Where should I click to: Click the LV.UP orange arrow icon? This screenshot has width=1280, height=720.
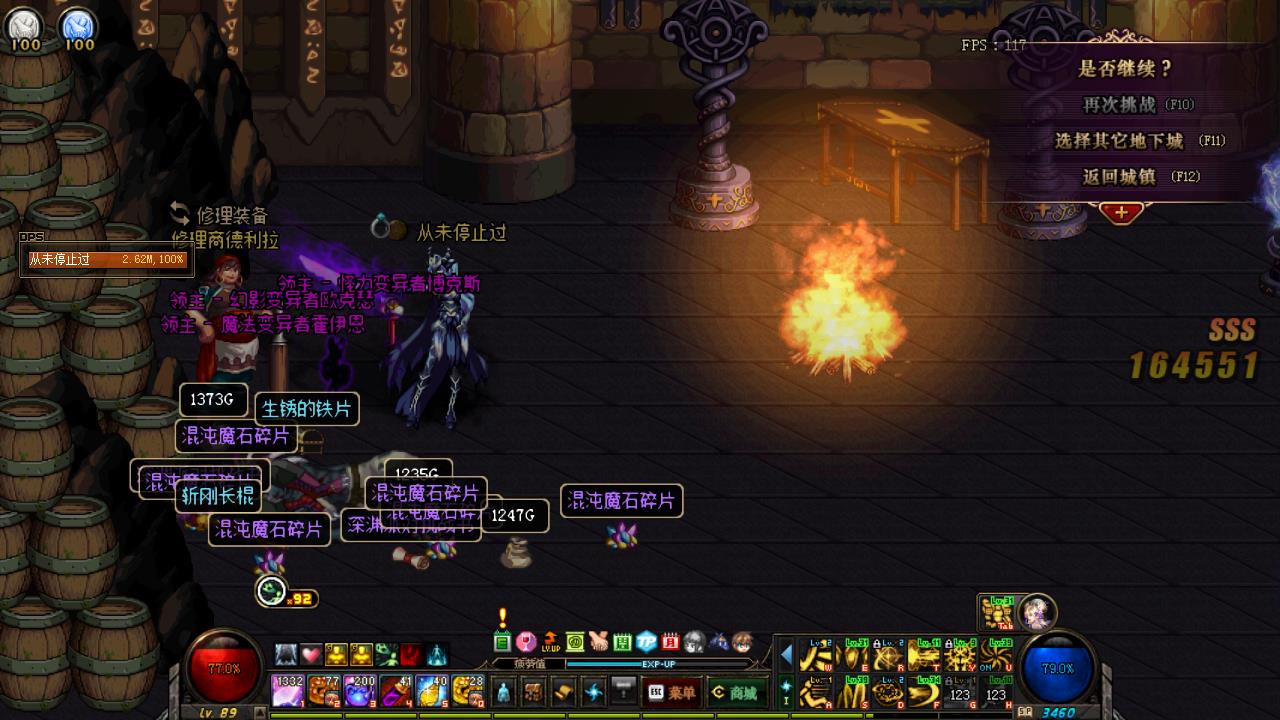click(x=550, y=641)
